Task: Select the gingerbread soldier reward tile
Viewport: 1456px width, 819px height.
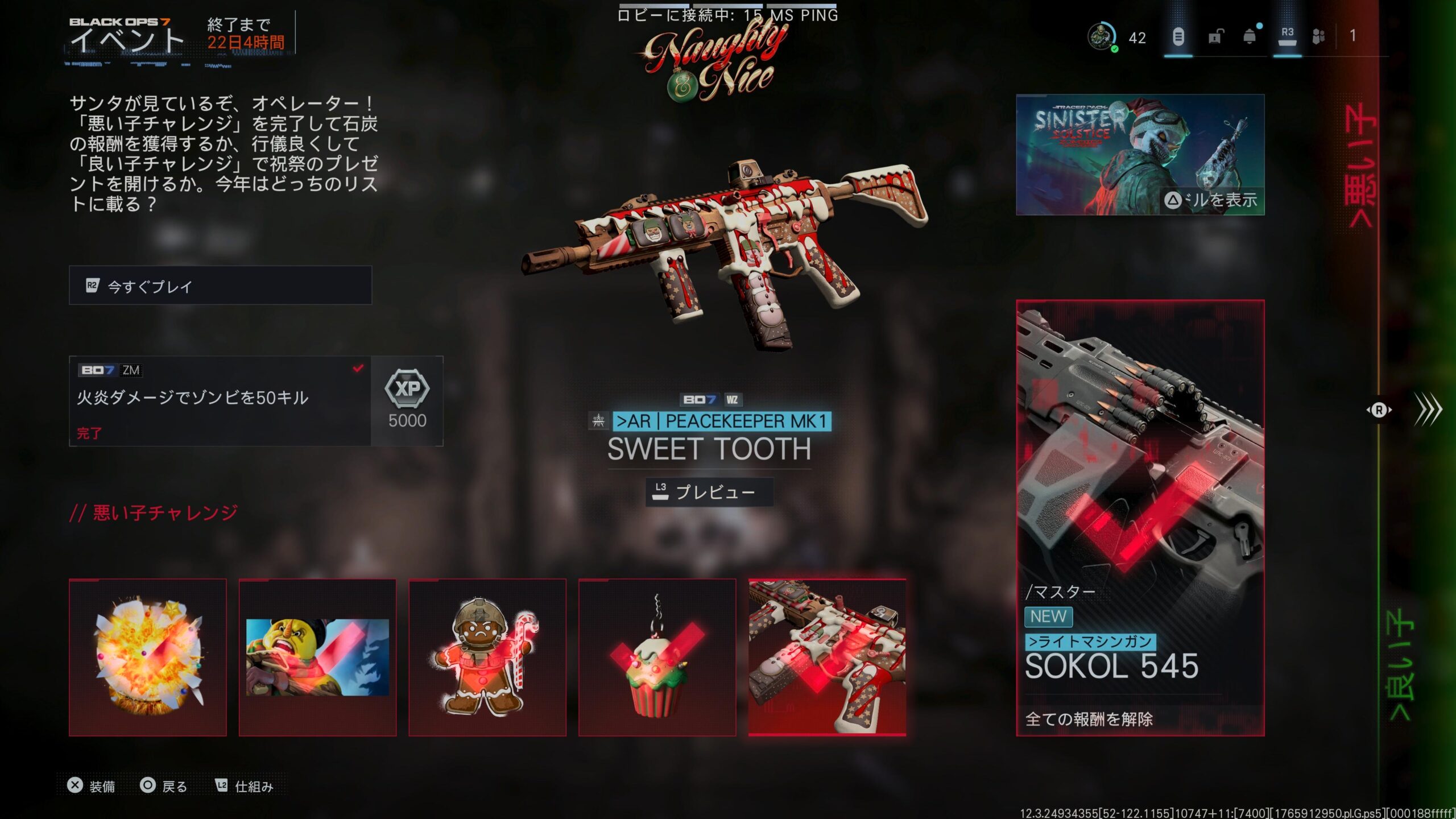Action: click(x=487, y=657)
